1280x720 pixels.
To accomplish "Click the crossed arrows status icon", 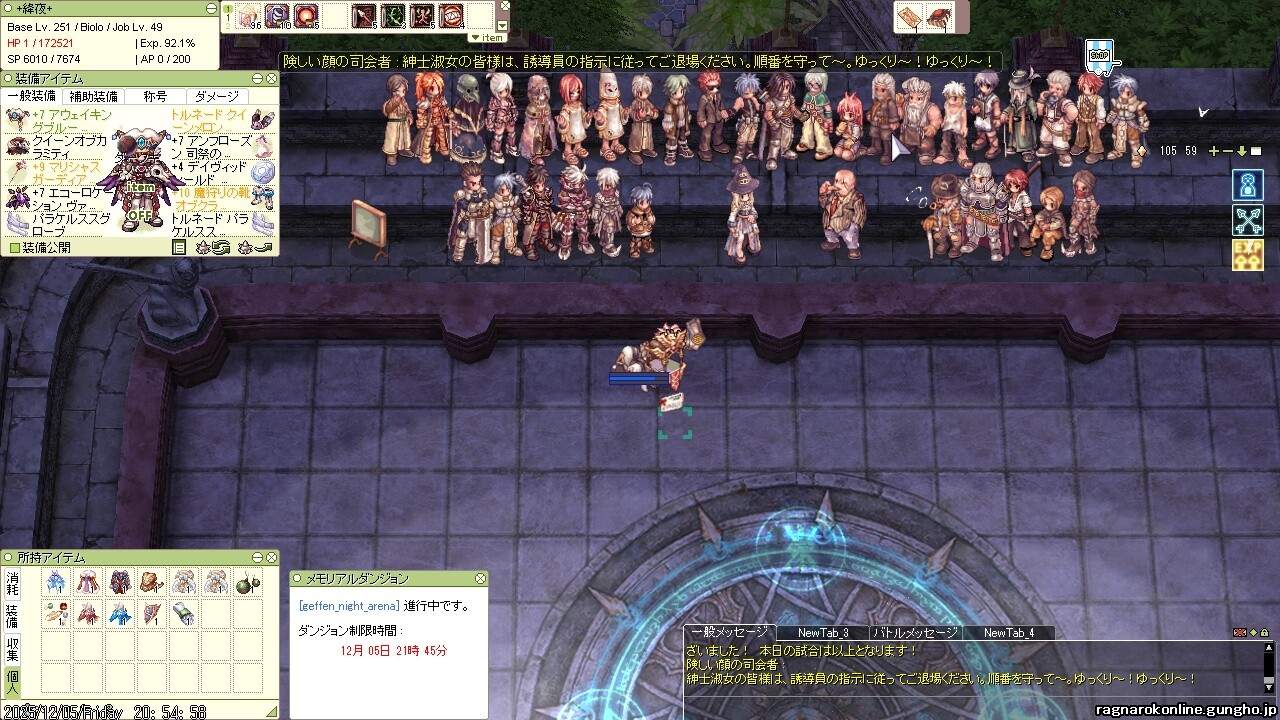I will coord(1248,220).
